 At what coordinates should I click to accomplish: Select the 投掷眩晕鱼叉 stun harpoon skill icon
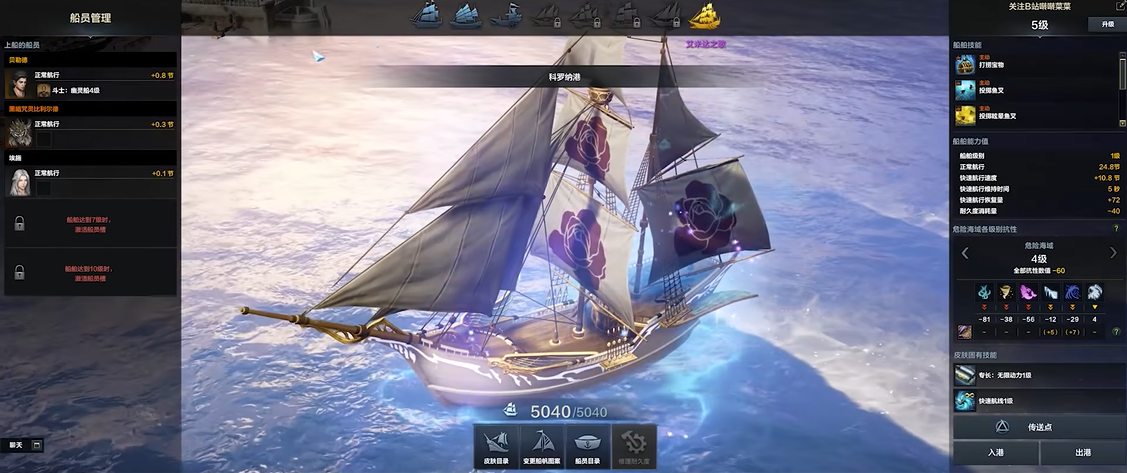[x=965, y=113]
